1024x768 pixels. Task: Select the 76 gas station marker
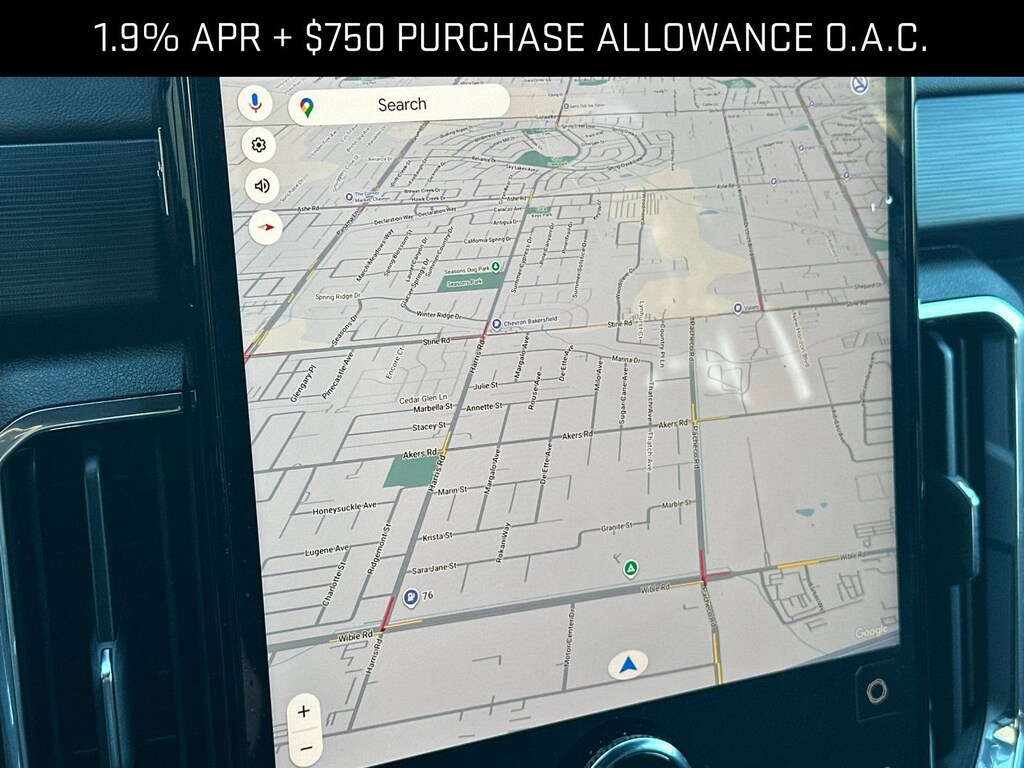[x=410, y=598]
